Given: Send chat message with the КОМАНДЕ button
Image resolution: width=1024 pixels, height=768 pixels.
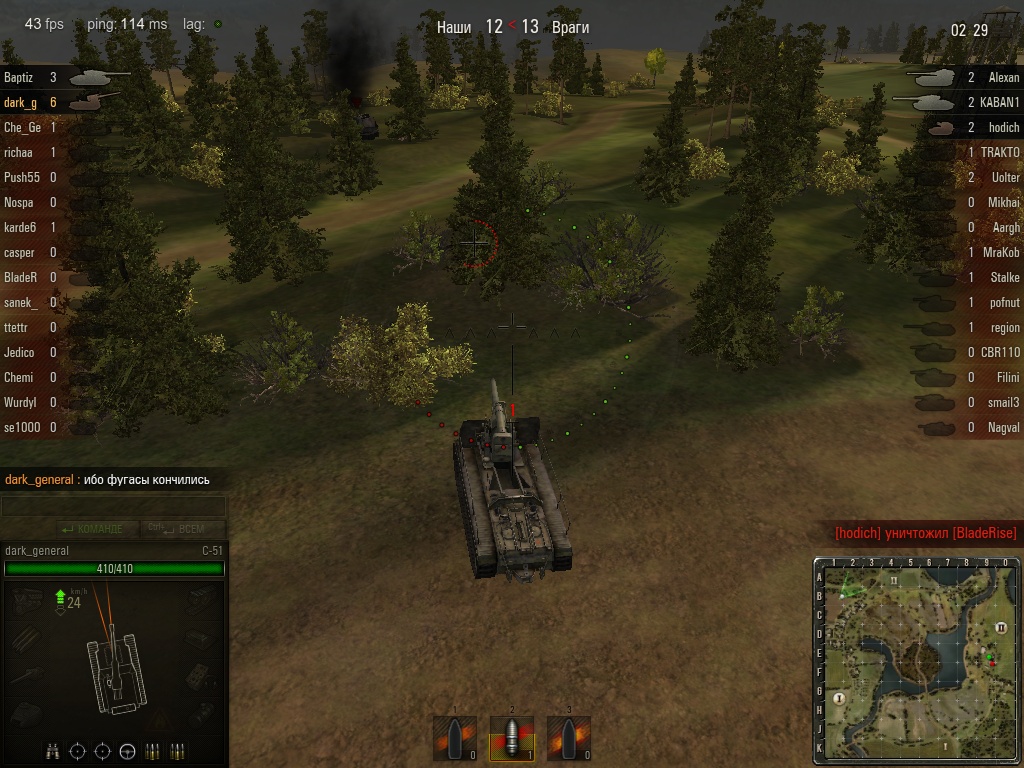Looking at the screenshot, I should tap(92, 529).
